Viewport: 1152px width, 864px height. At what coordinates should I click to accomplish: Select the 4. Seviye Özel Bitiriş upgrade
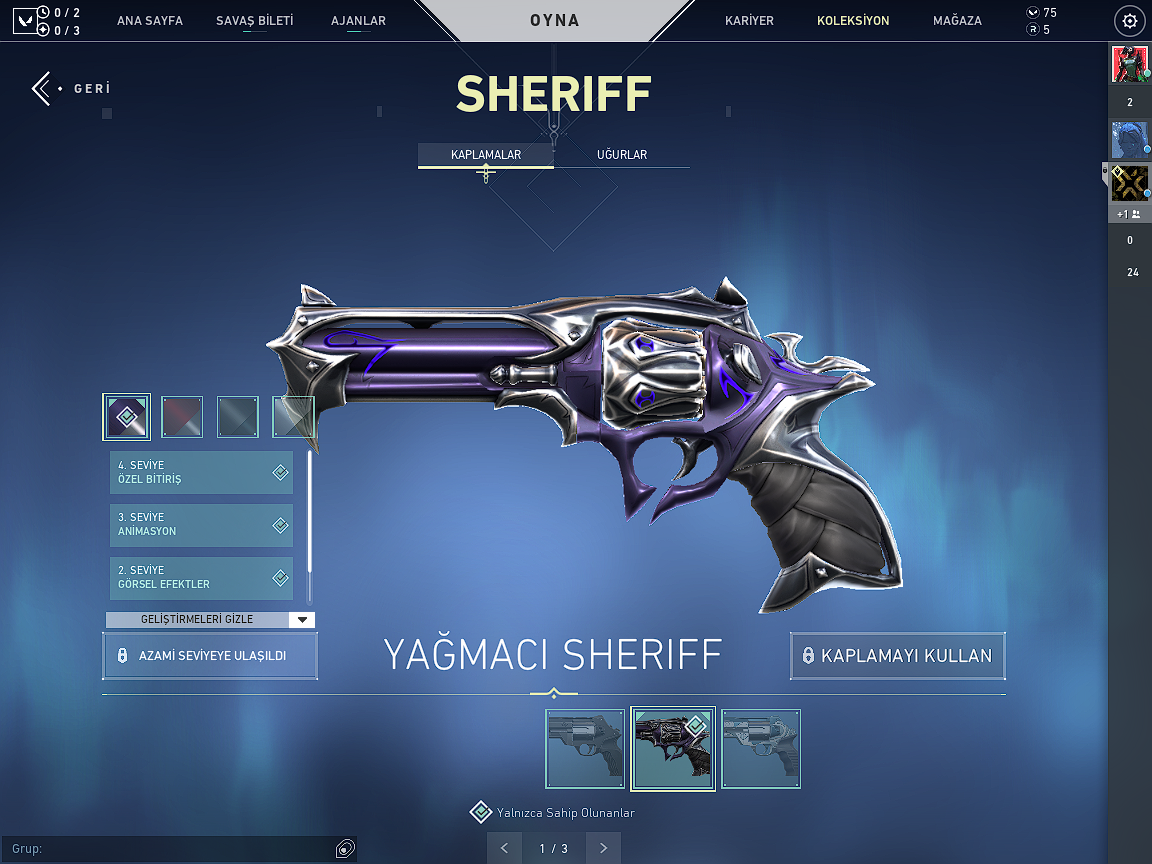(x=201, y=472)
